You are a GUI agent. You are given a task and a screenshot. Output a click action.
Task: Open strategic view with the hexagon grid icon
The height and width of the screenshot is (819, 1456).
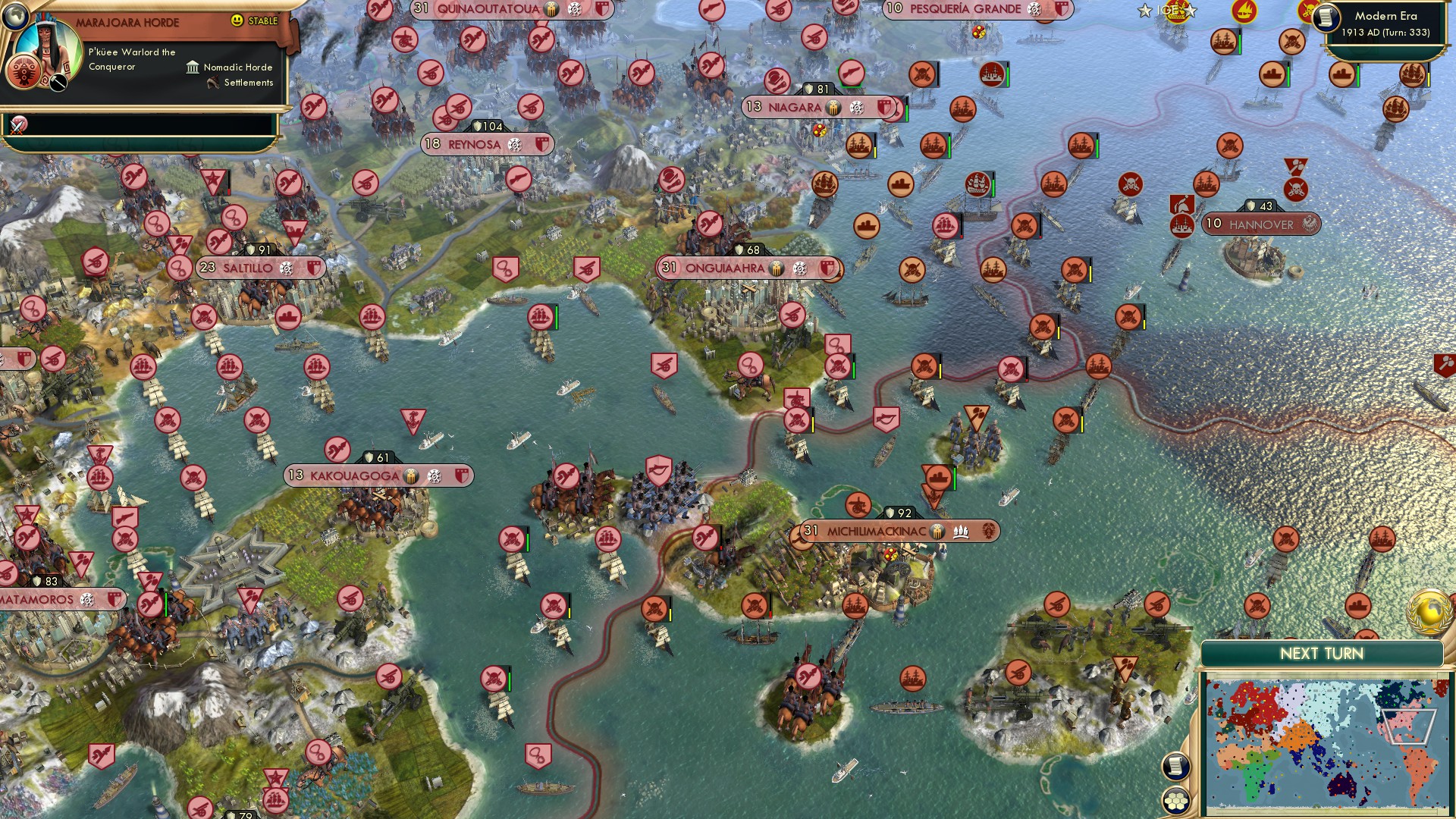(x=1176, y=802)
